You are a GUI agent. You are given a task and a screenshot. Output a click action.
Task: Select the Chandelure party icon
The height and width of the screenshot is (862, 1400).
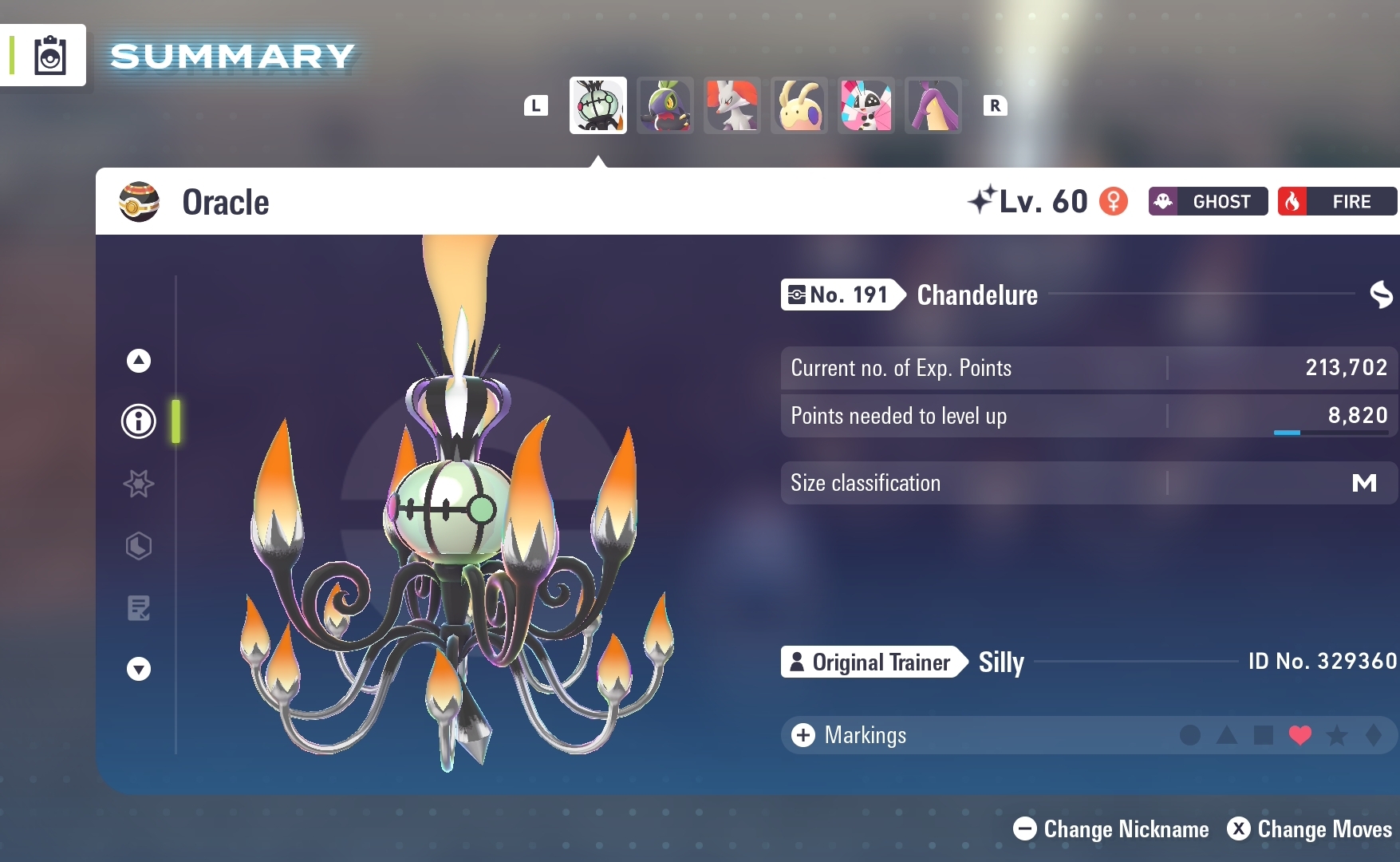pyautogui.click(x=597, y=105)
